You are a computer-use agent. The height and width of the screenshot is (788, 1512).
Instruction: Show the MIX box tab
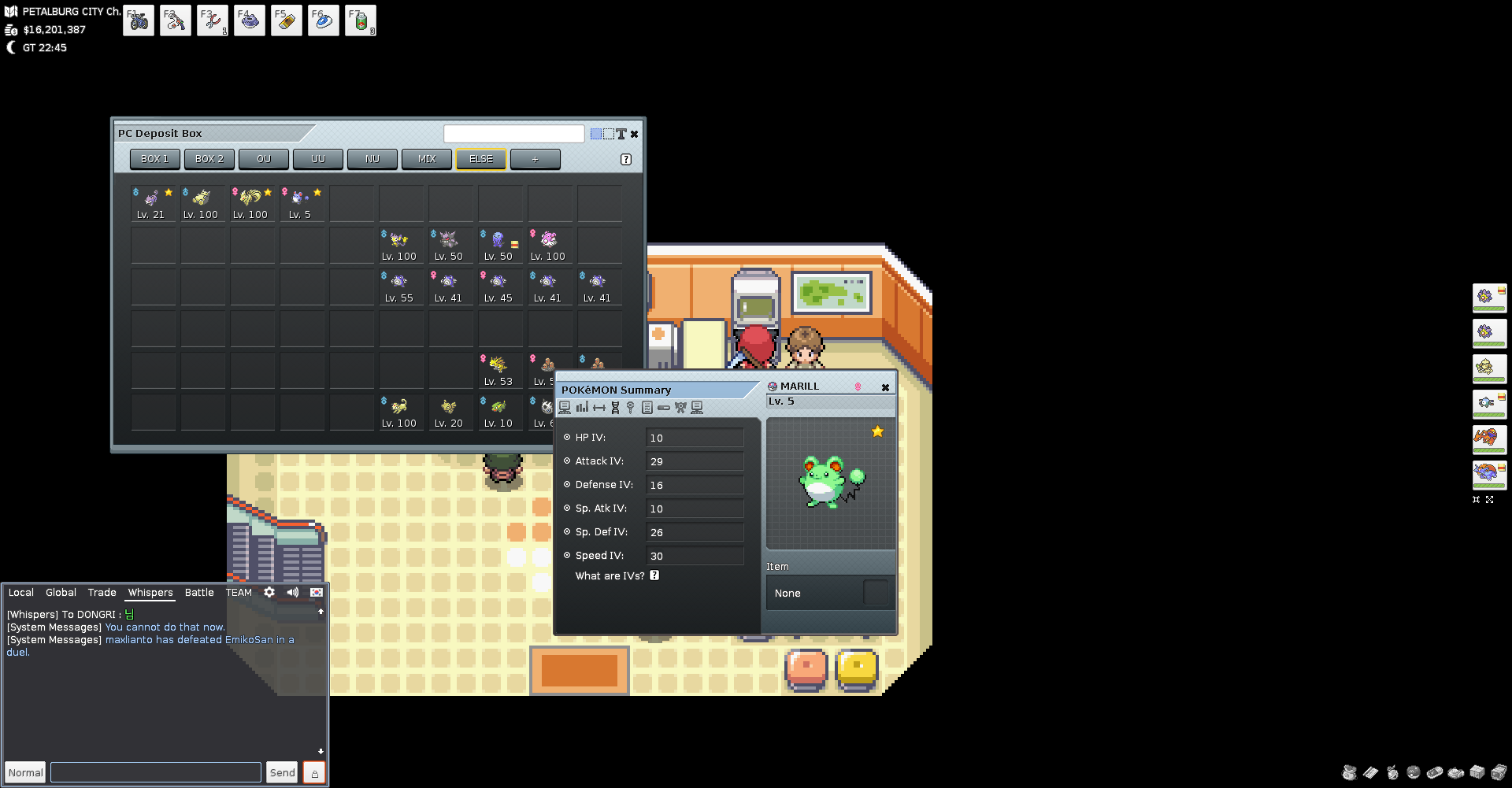pos(427,159)
